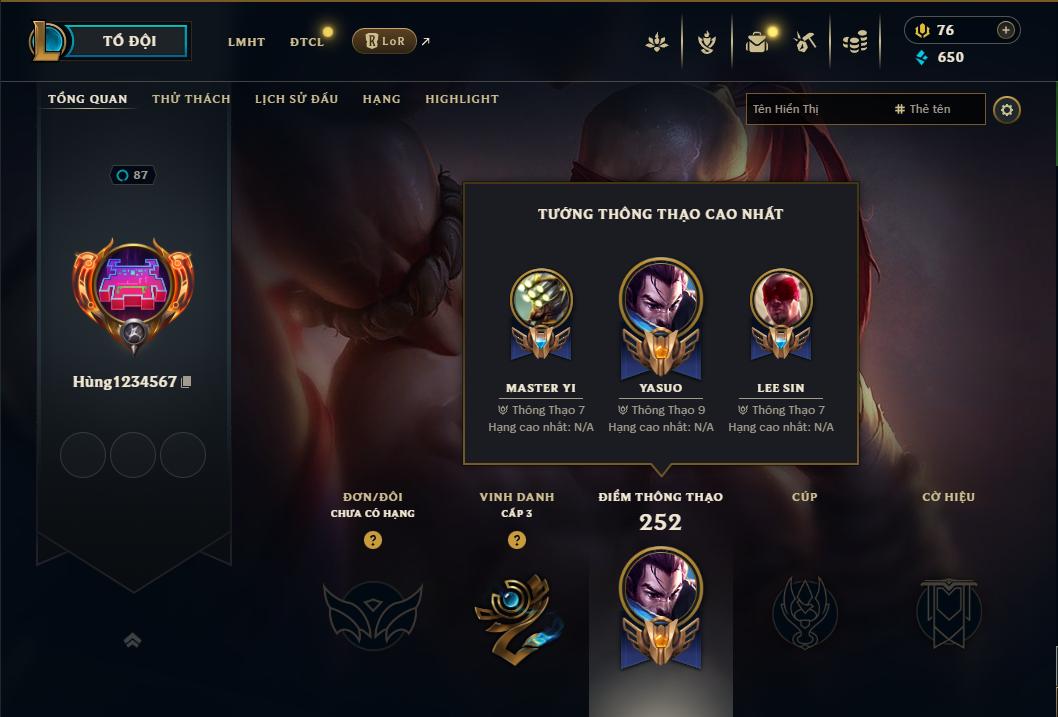This screenshot has width=1058, height=717.
Task: Open the loot backpack icon
Action: pos(757,42)
